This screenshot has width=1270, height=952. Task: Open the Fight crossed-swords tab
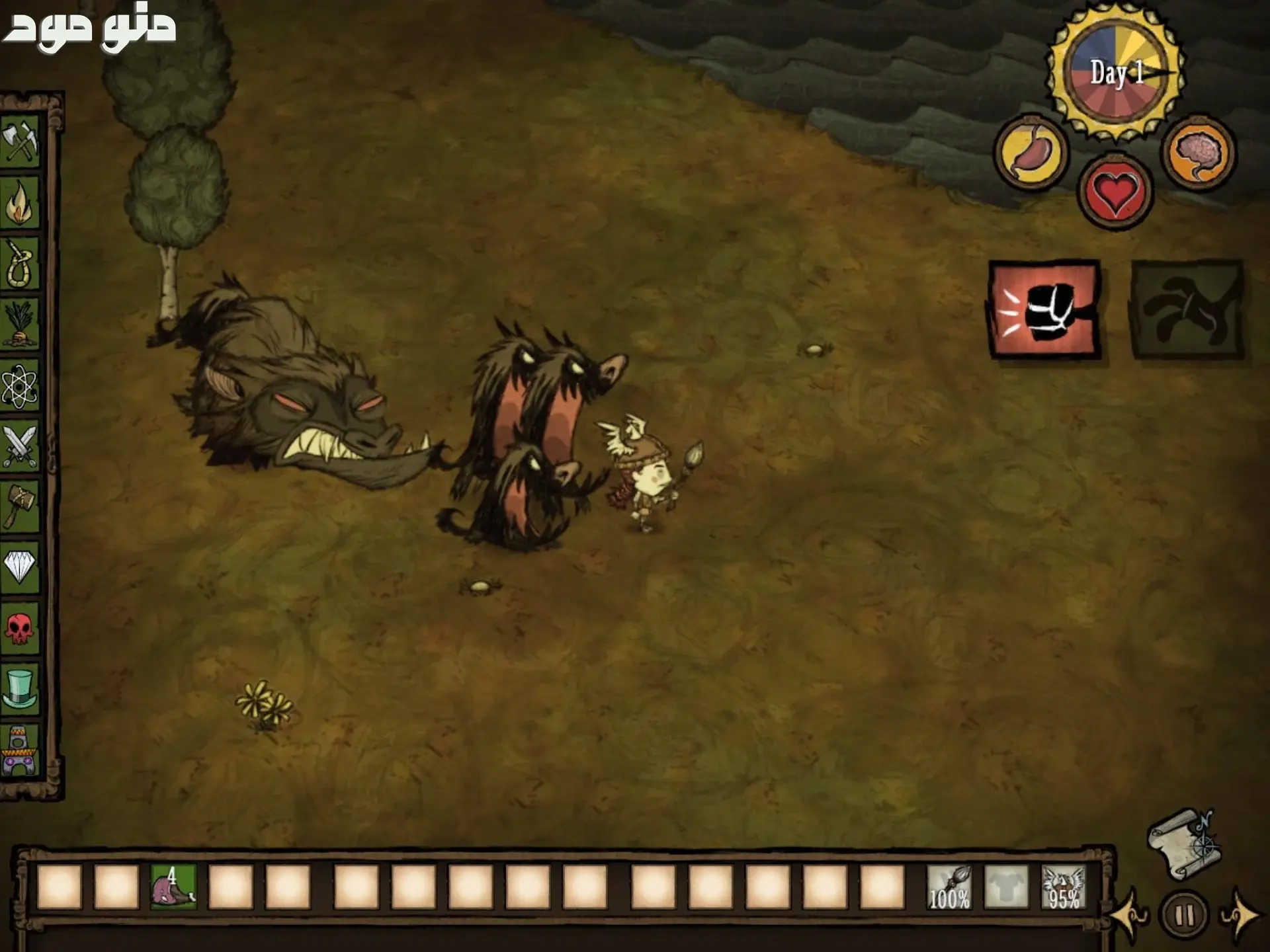pos(21,446)
